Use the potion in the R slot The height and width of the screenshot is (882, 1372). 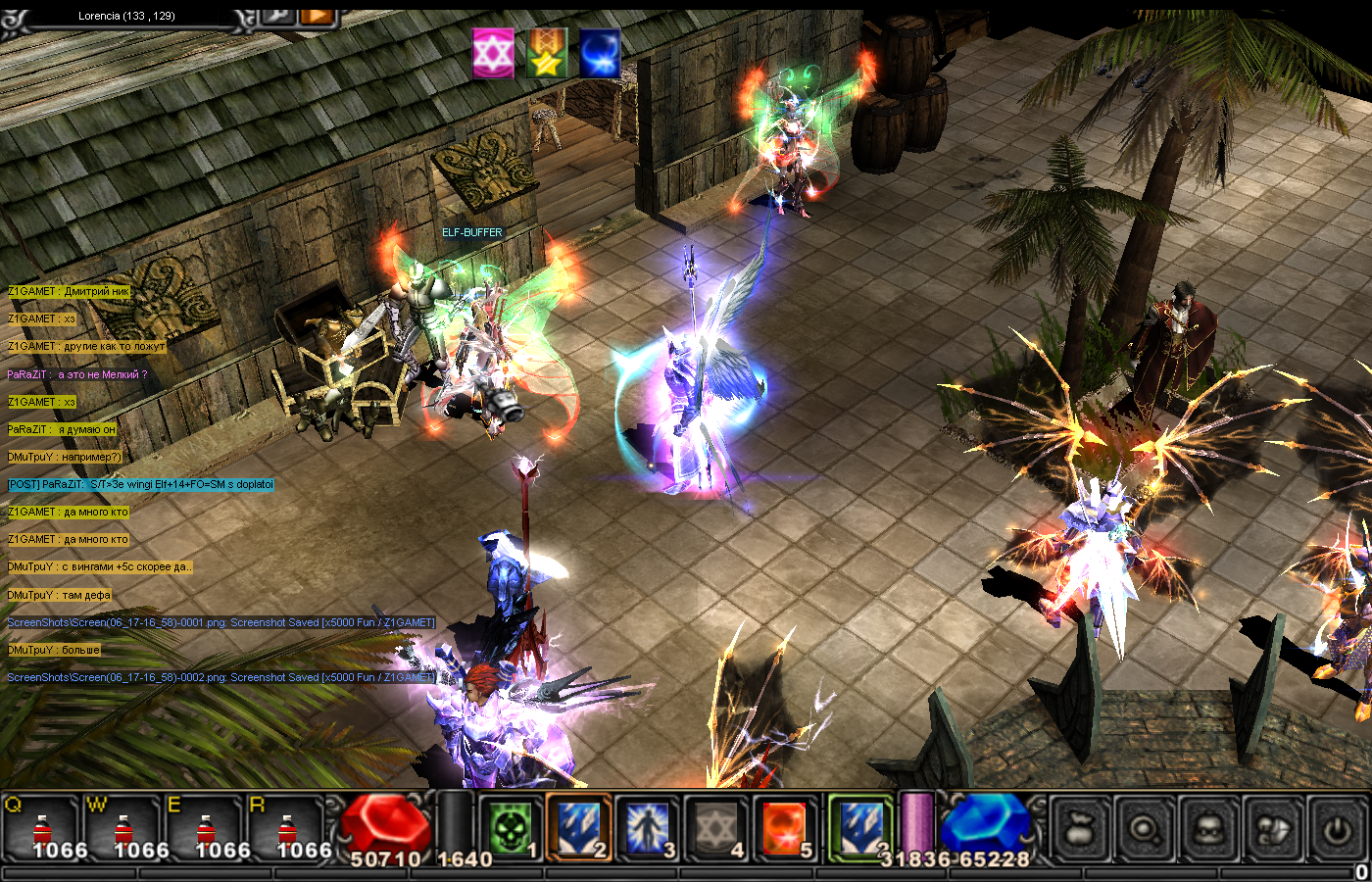click(x=285, y=829)
